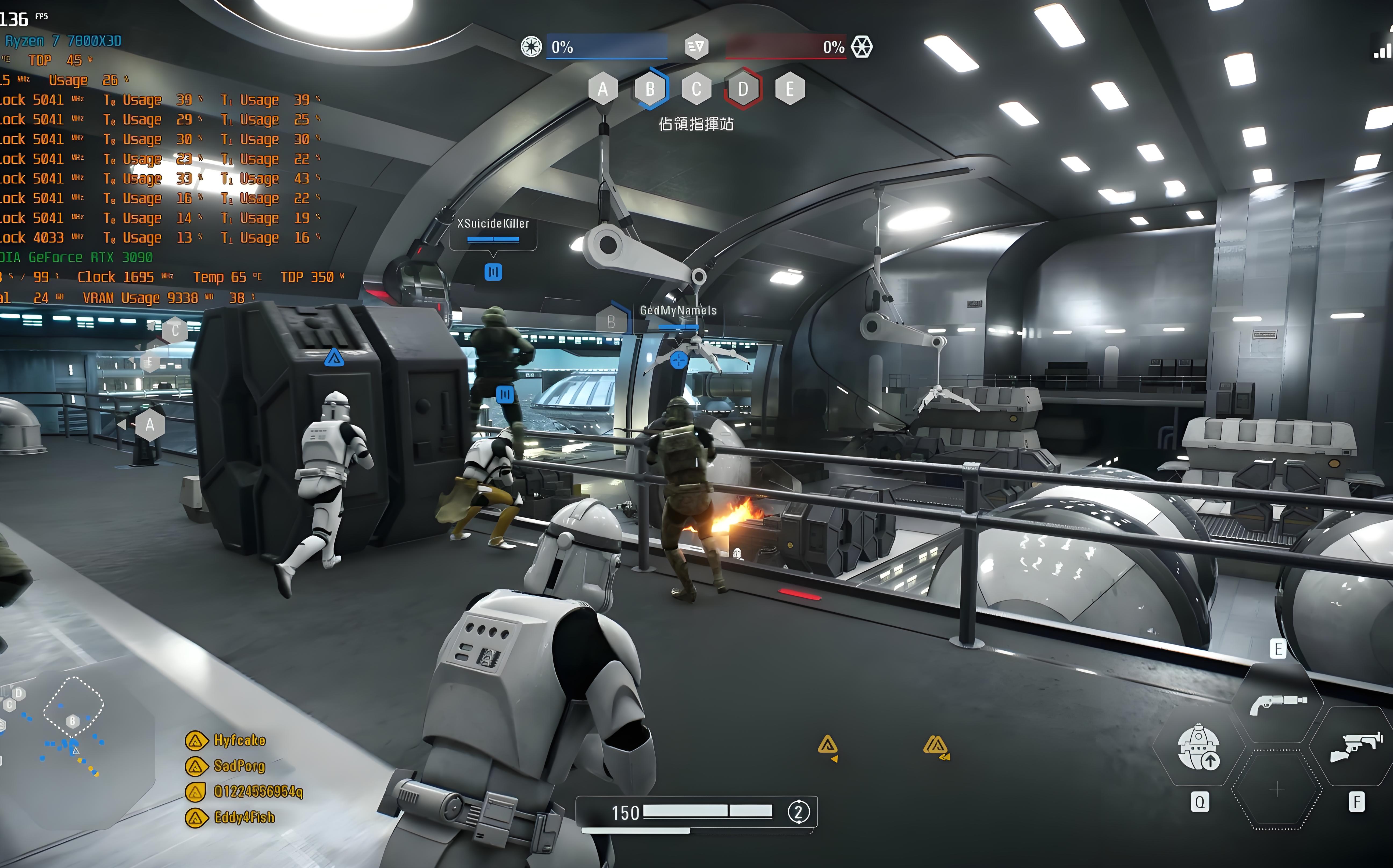
Task: Click the GedMyNameIs player name tag
Action: pos(678,310)
